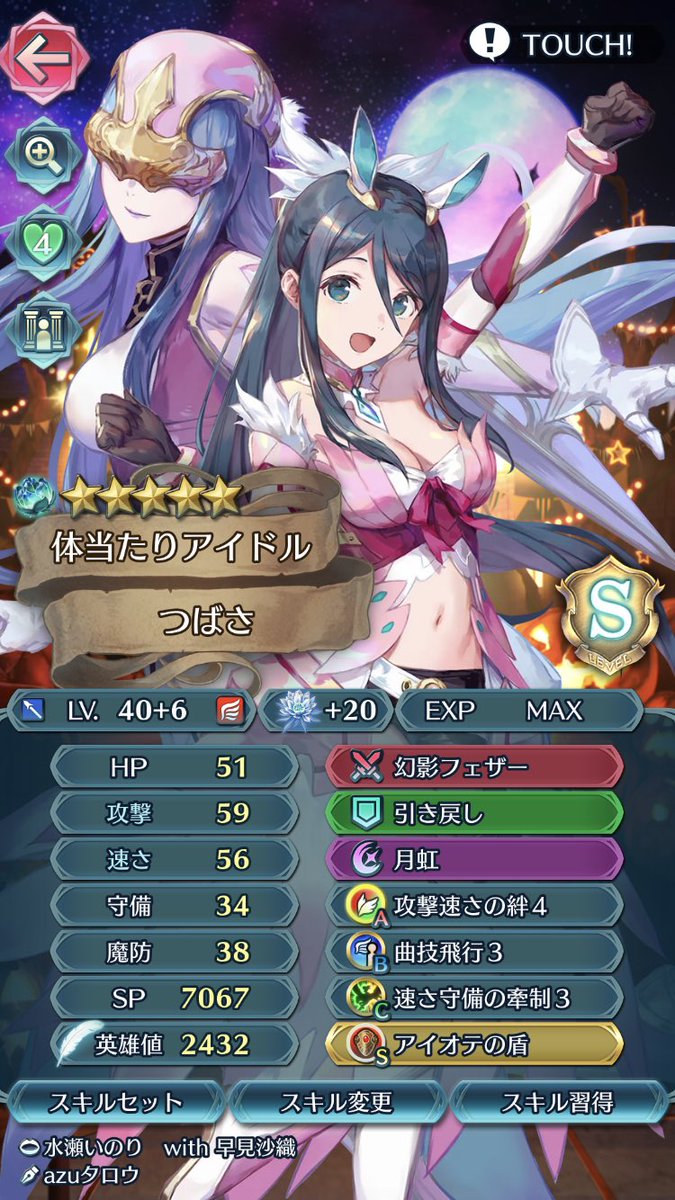The image size is (675, 1200).
Task: Show details for 曲技飛行3 B skill
Action: (475, 951)
